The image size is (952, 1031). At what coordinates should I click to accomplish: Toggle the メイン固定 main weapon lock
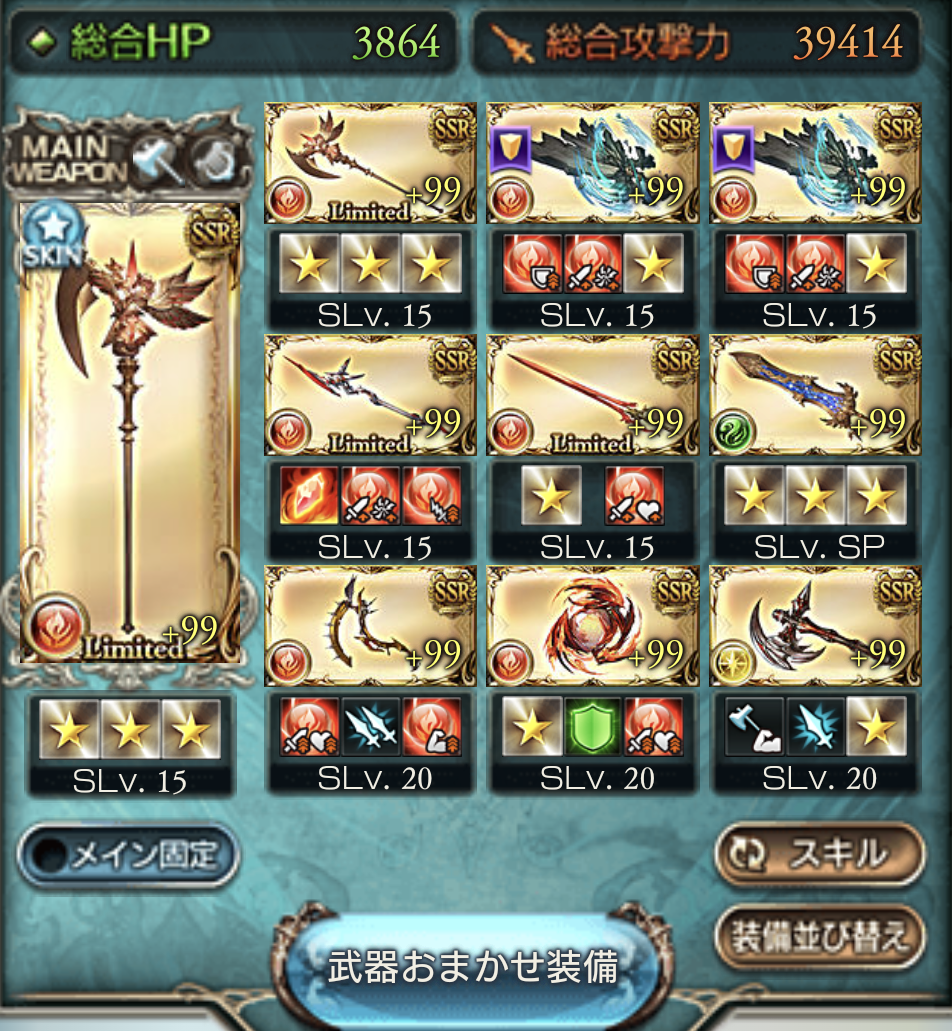pos(128,855)
